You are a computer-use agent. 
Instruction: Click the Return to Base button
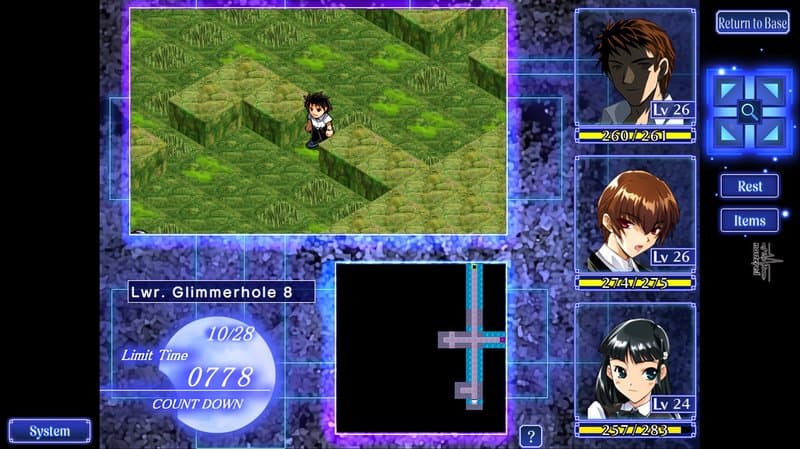752,23
